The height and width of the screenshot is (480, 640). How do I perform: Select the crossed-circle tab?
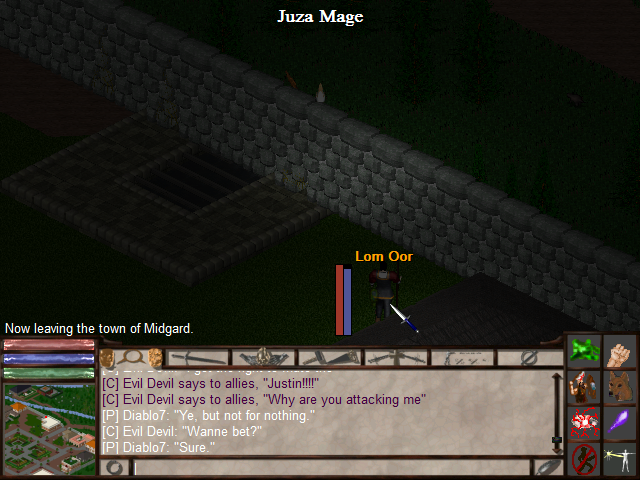coord(529,357)
